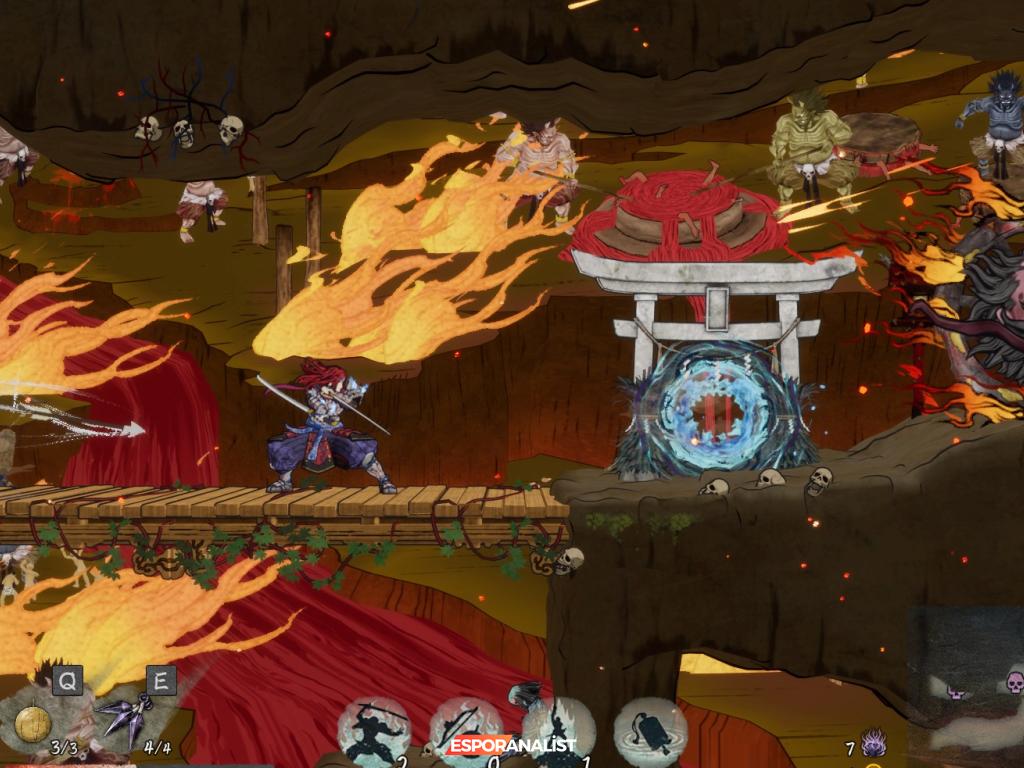Viewport: 1024px width, 768px height.
Task: Activate the flaming warrior skill
Action: 556,729
